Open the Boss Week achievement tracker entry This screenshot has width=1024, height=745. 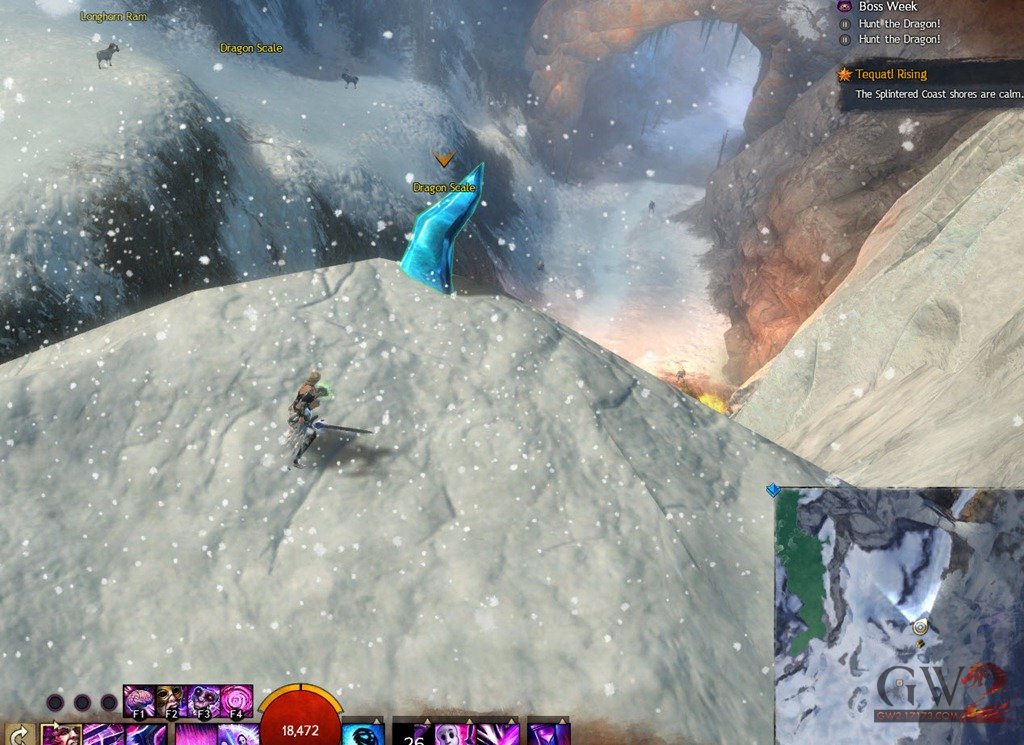point(887,6)
